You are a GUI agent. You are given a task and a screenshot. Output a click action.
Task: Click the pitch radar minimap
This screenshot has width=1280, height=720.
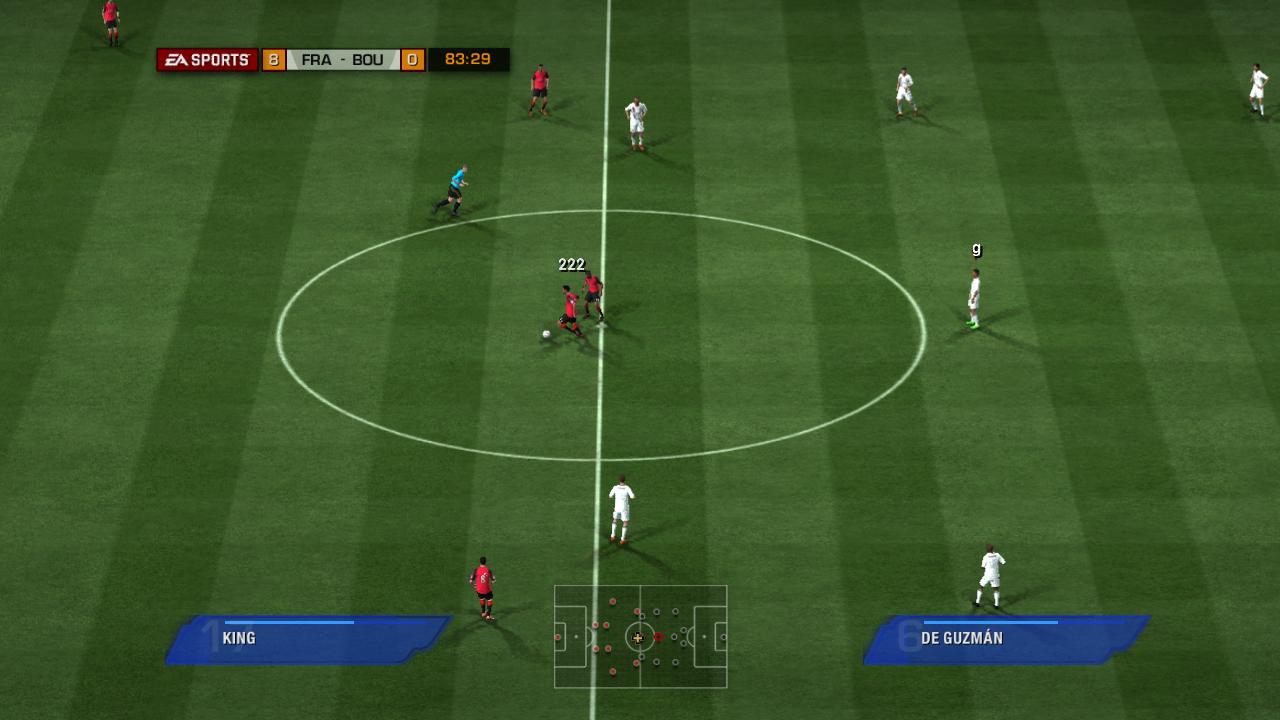(x=640, y=637)
